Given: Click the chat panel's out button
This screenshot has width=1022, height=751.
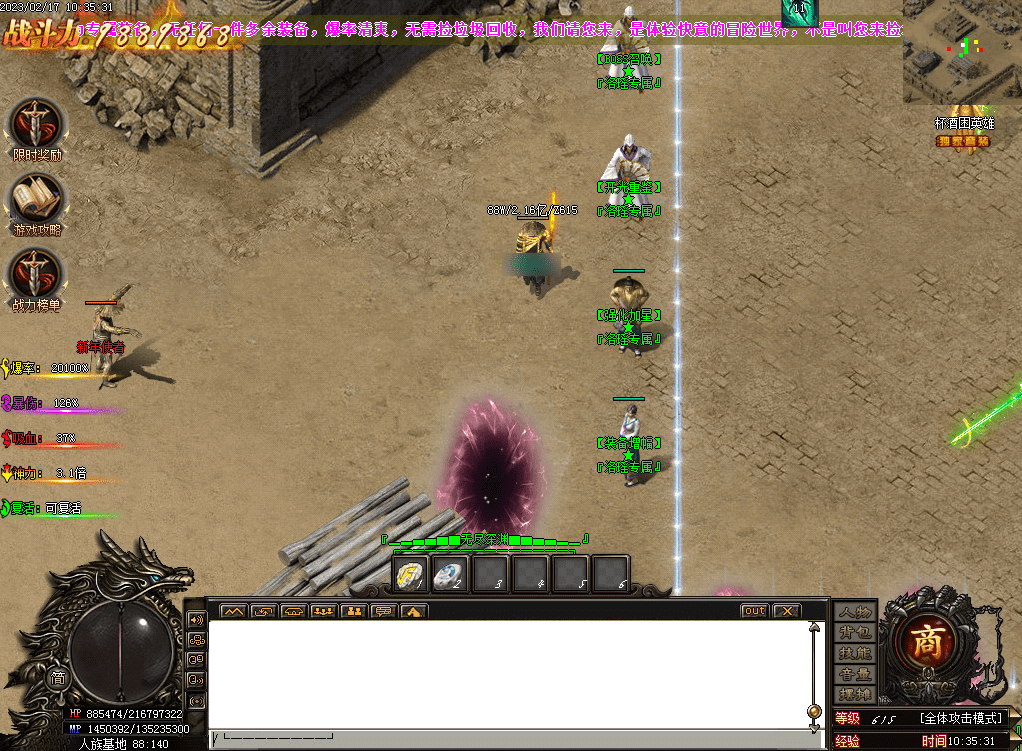Looking at the screenshot, I should tap(755, 611).
